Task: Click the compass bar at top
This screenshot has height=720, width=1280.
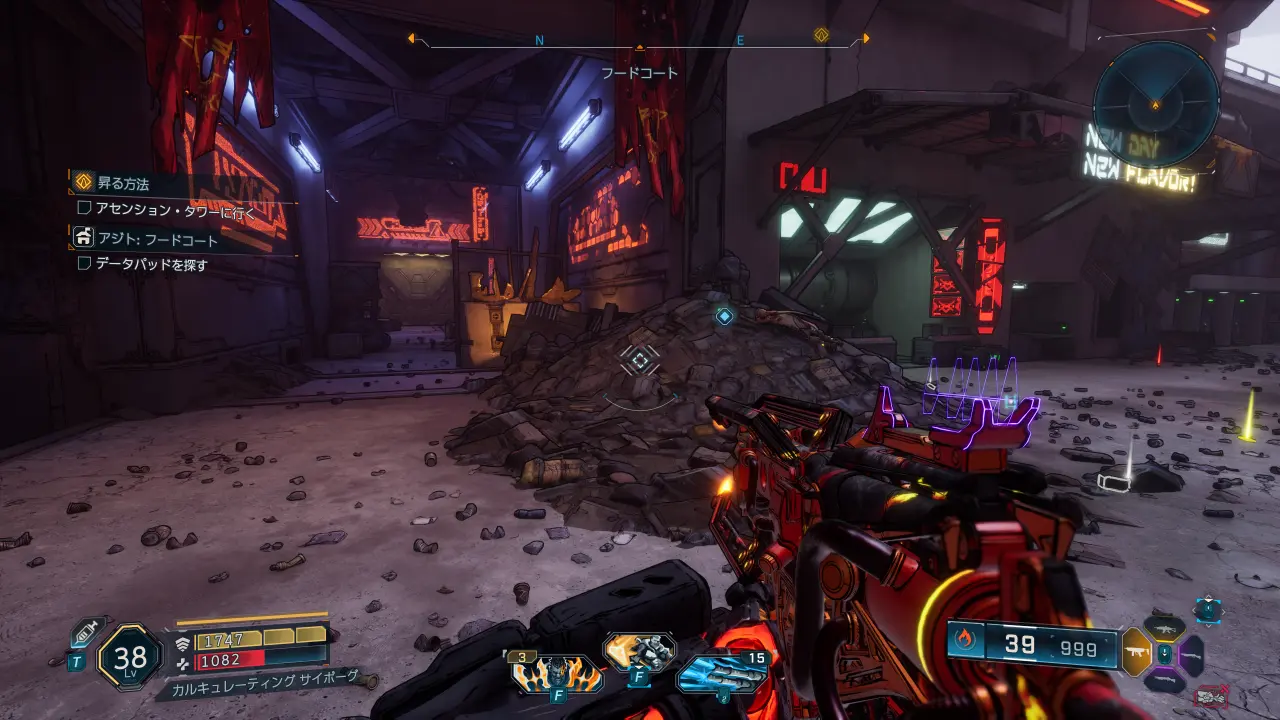Action: click(638, 40)
